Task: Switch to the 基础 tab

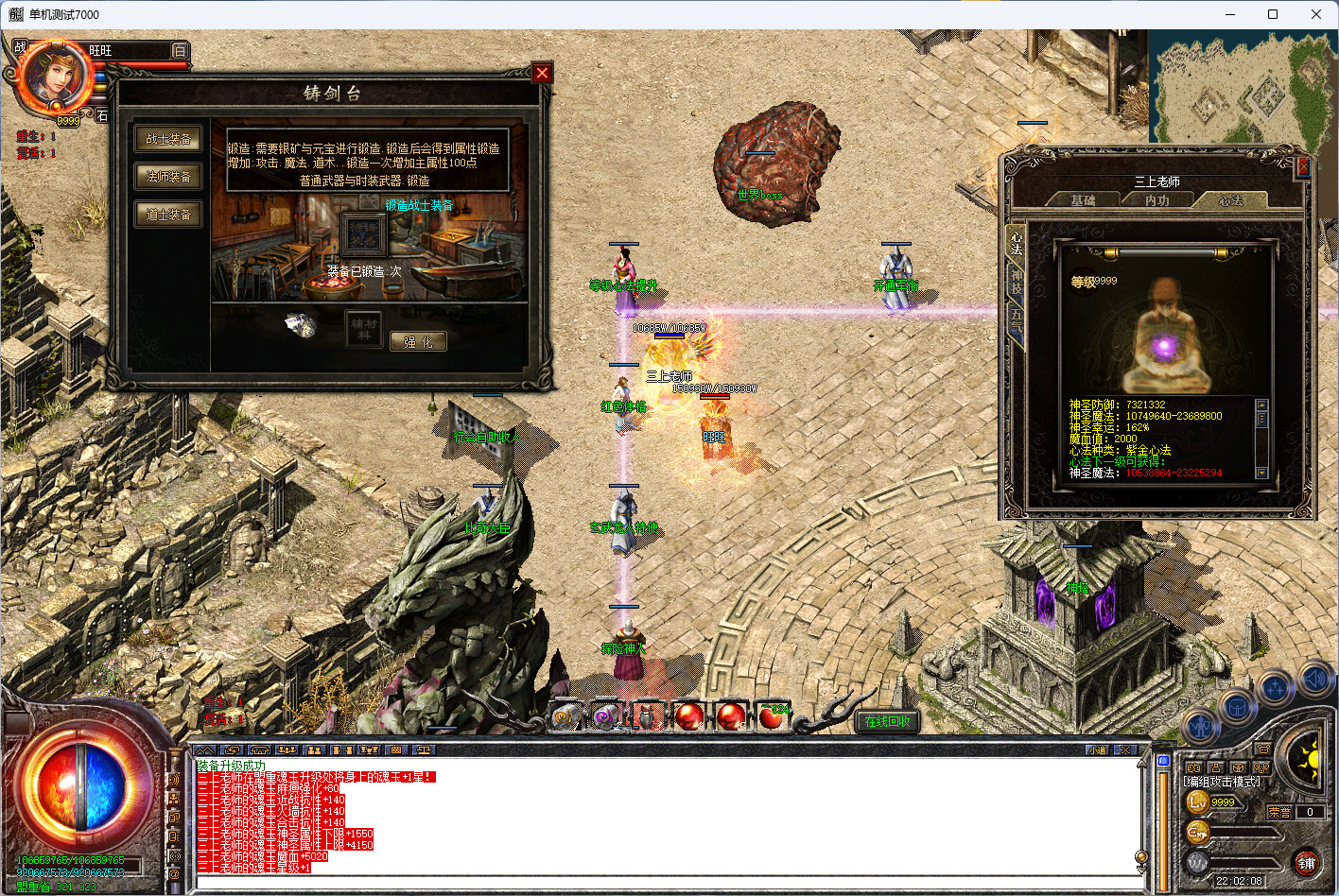Action: 1084,200
